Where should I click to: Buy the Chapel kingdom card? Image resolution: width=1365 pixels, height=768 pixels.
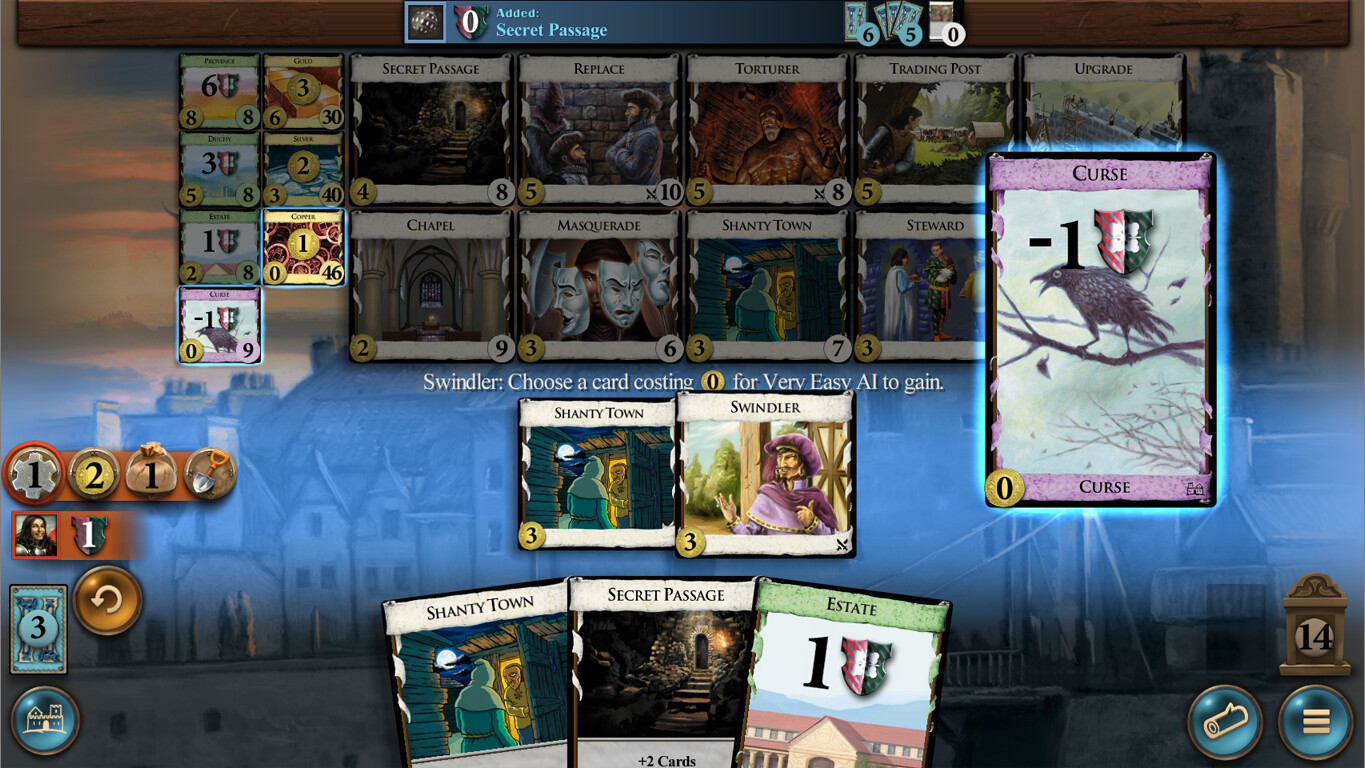click(x=430, y=285)
